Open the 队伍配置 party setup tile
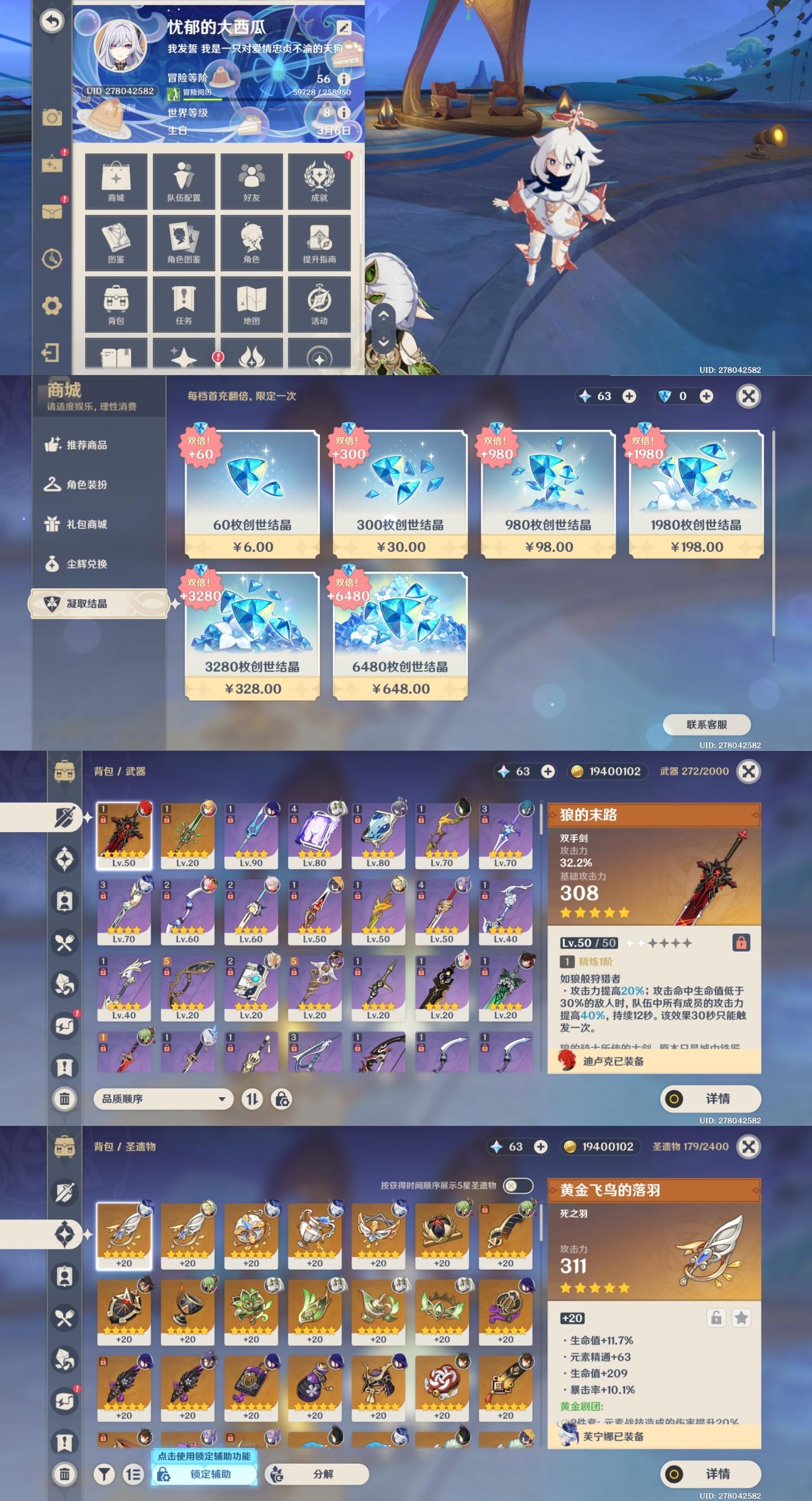The image size is (812, 1501). click(183, 181)
